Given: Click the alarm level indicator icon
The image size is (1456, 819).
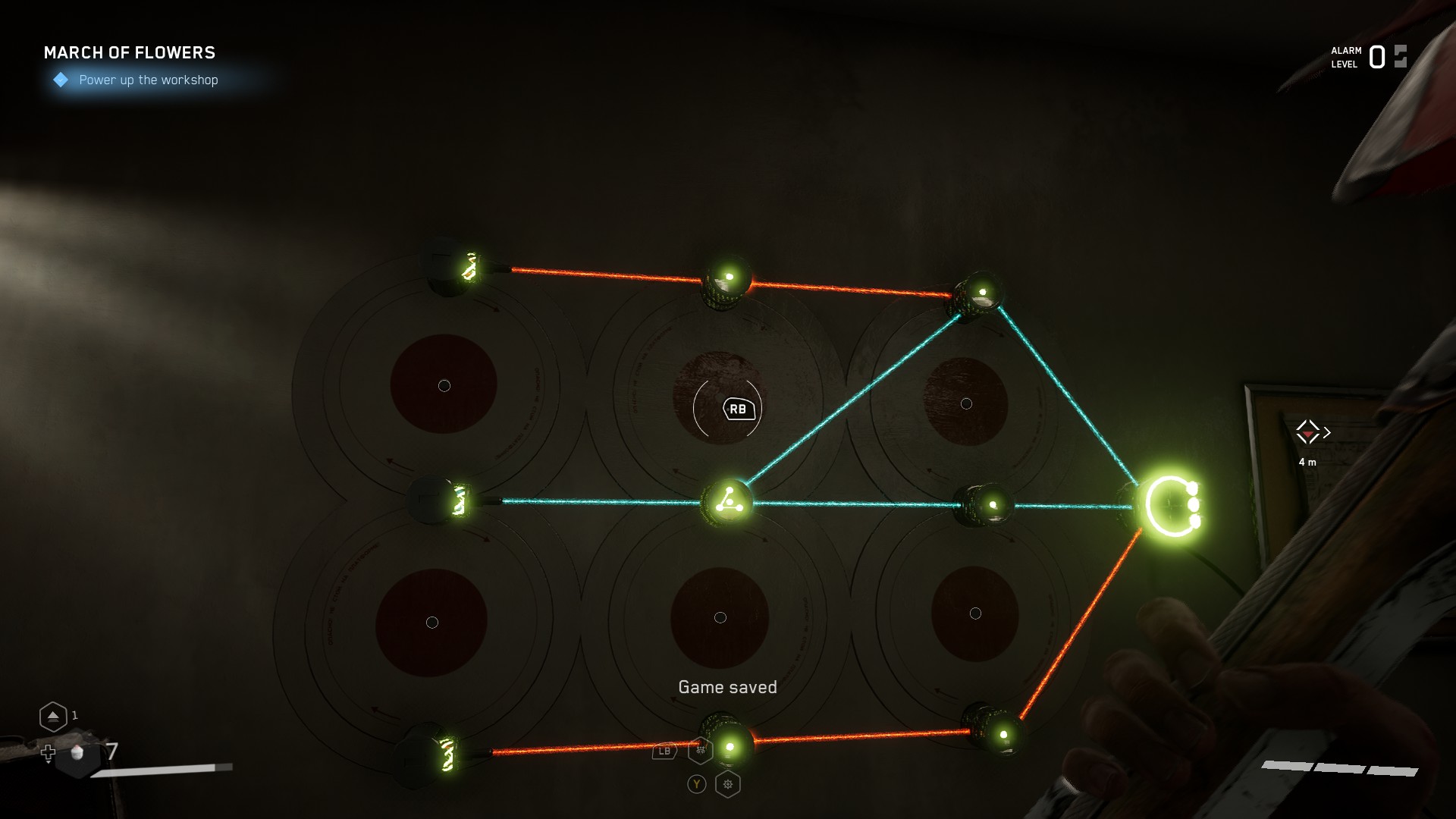Looking at the screenshot, I should tap(1399, 55).
